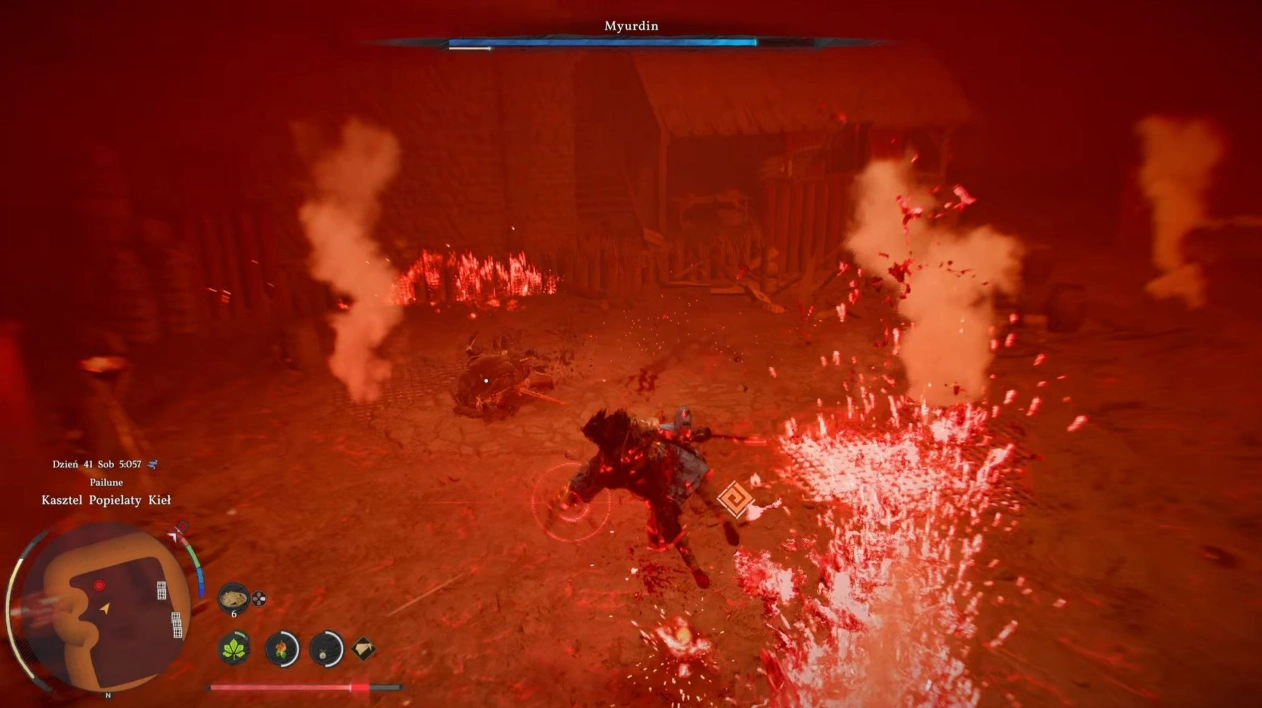
Task: Activate the green leaf ability icon
Action: click(x=234, y=648)
